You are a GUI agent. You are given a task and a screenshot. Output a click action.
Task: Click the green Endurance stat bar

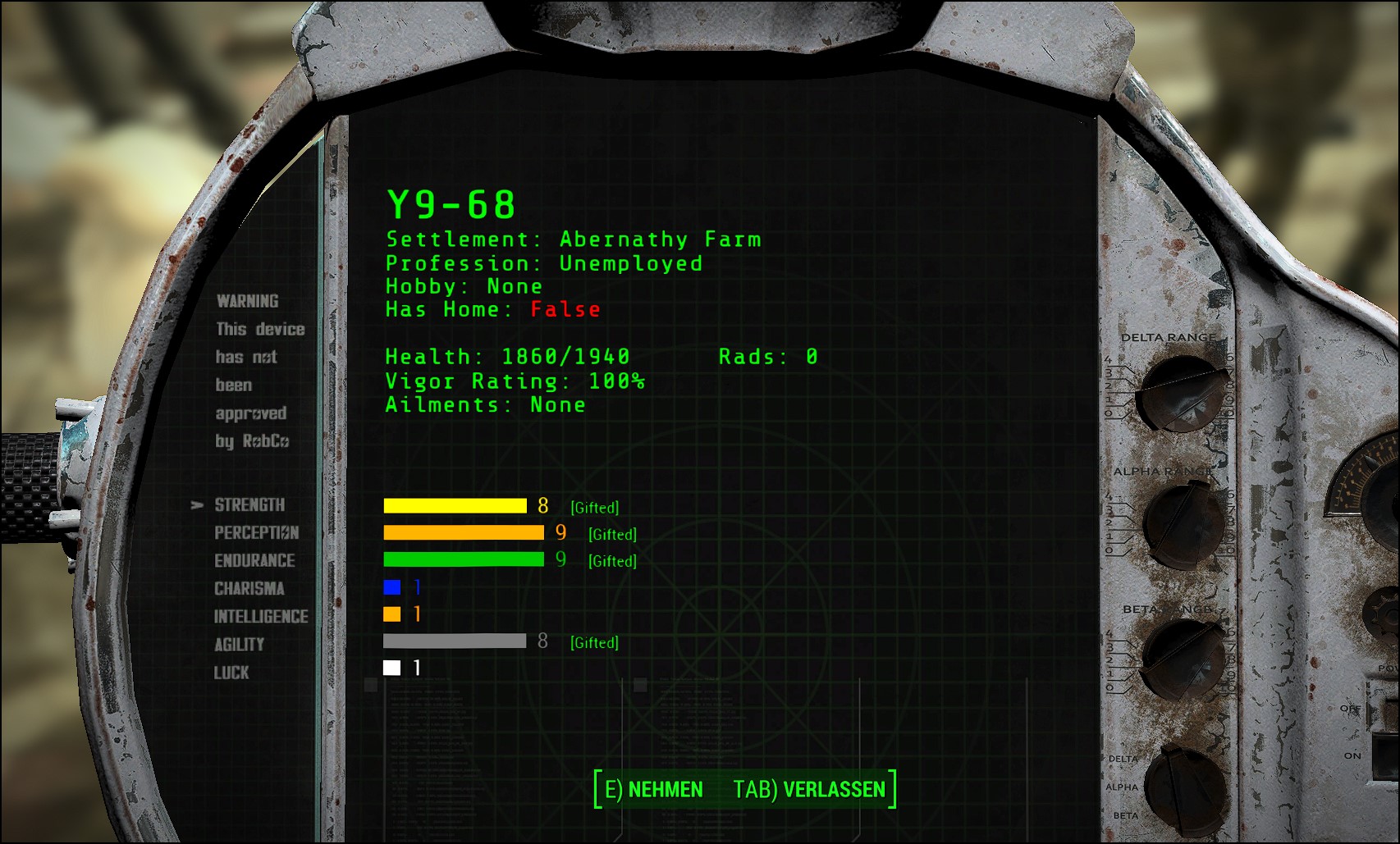tap(465, 560)
